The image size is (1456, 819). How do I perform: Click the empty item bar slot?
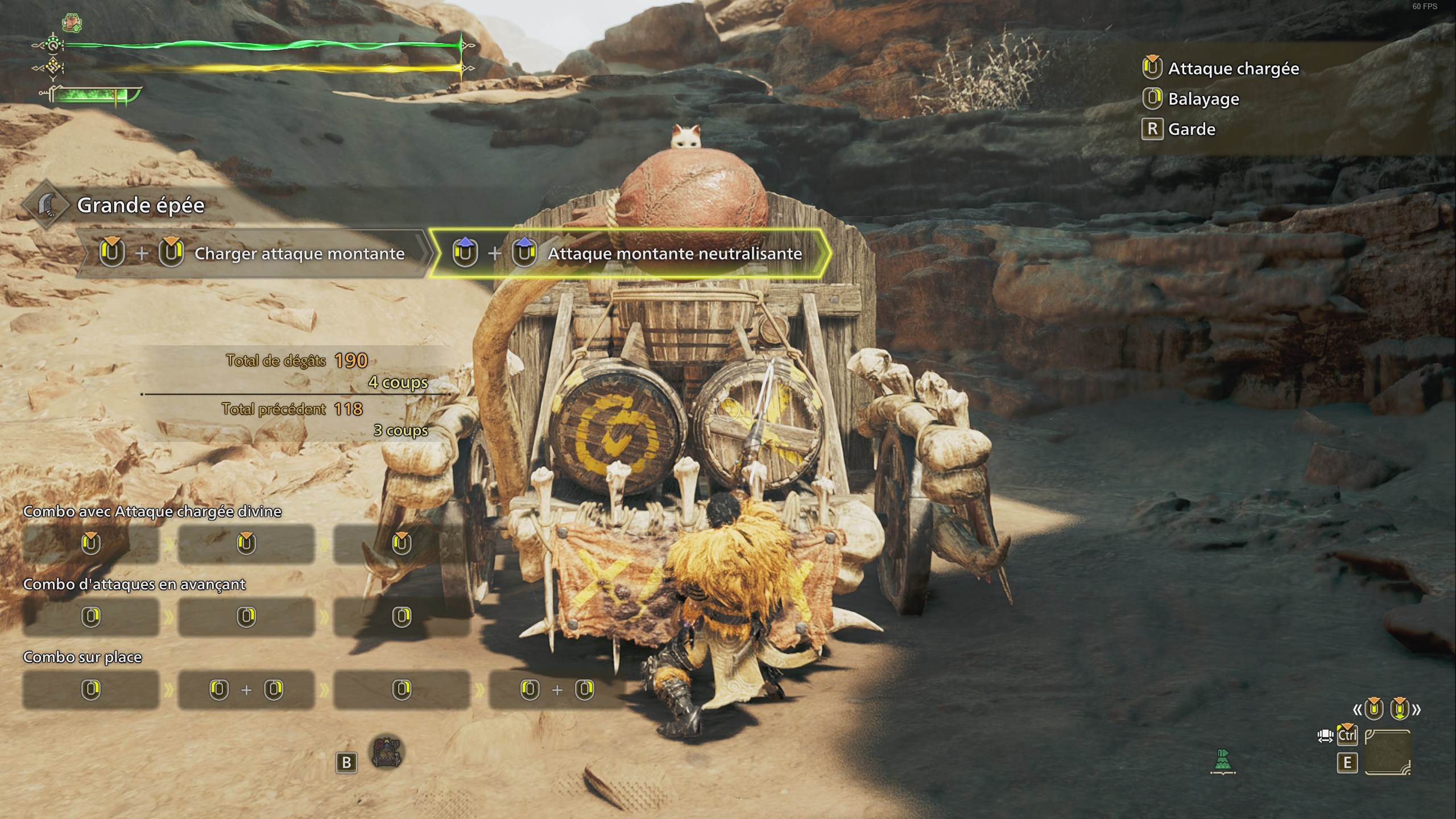coord(1388,752)
